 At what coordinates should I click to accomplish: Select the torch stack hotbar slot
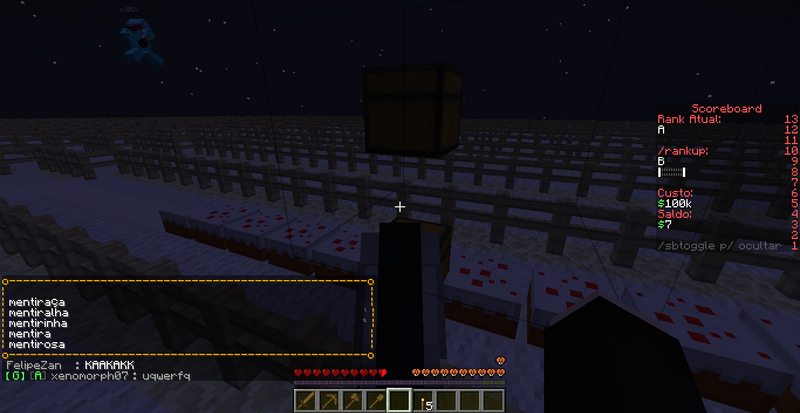(x=421, y=401)
